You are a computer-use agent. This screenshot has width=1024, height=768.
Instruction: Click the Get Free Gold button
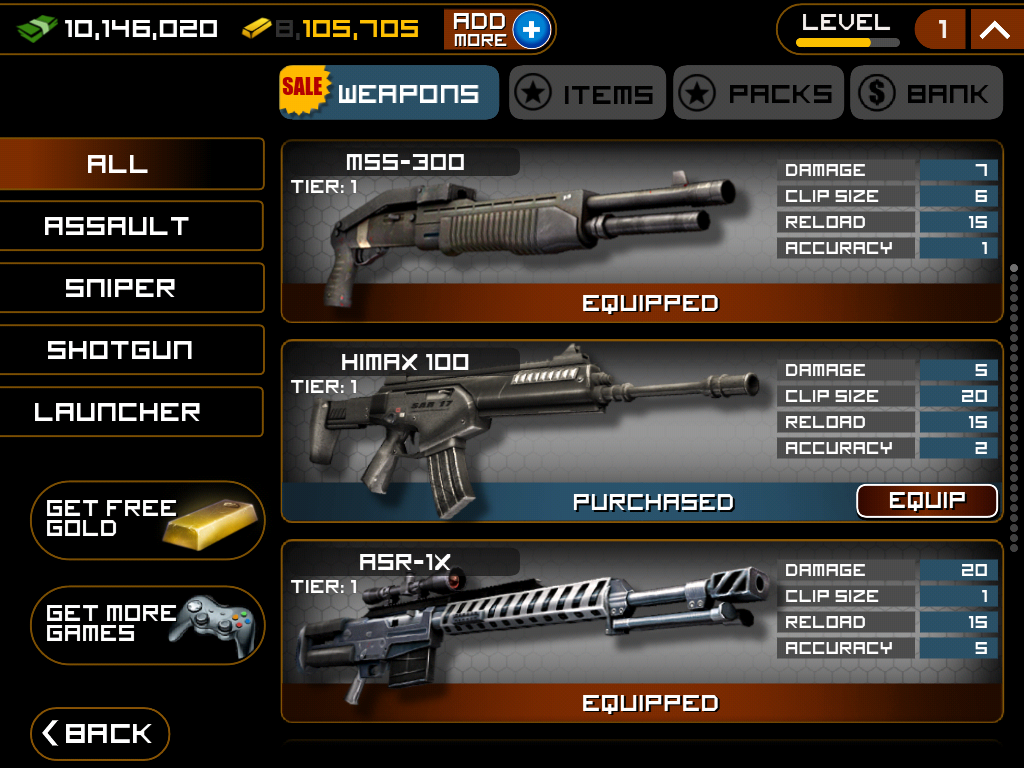148,520
